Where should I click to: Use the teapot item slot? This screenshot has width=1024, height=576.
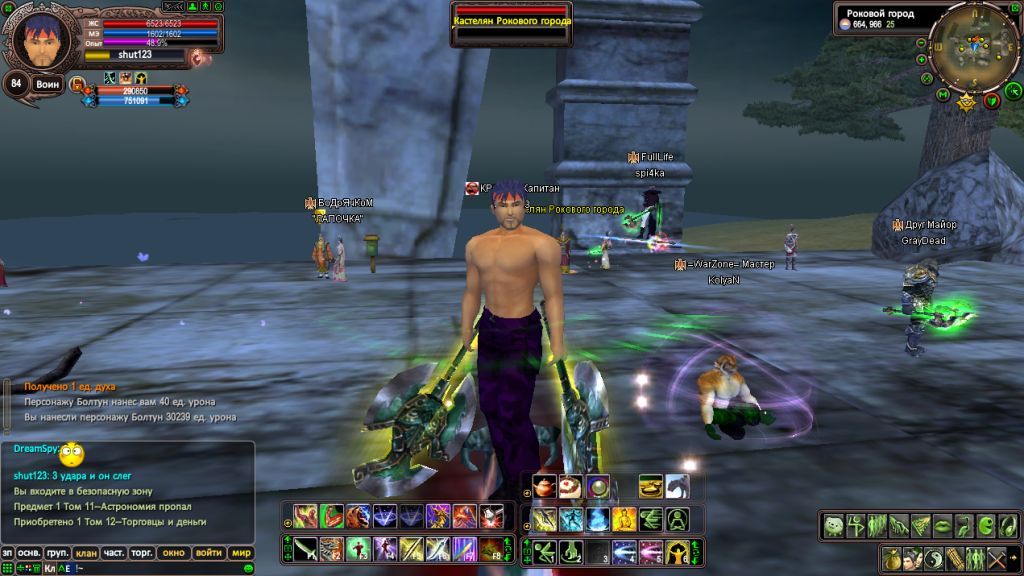(x=545, y=487)
